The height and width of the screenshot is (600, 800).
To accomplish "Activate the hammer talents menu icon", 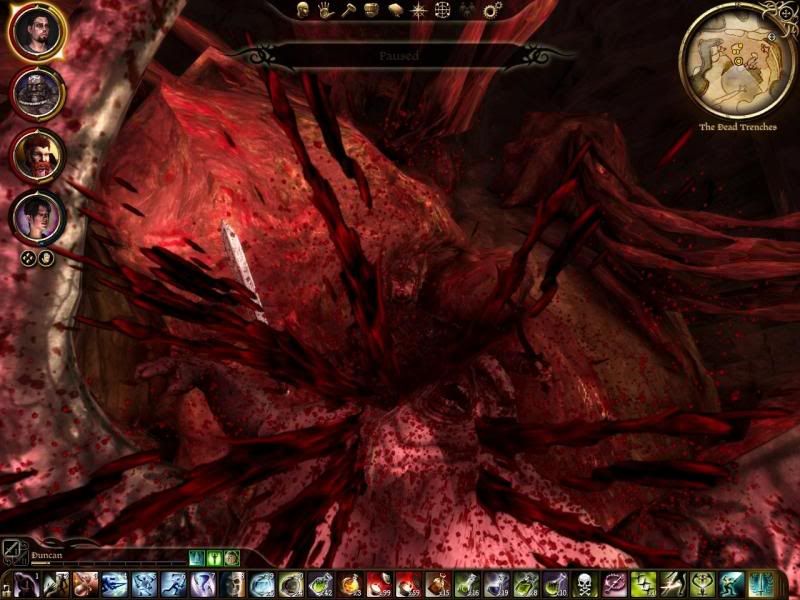I will 348,11.
